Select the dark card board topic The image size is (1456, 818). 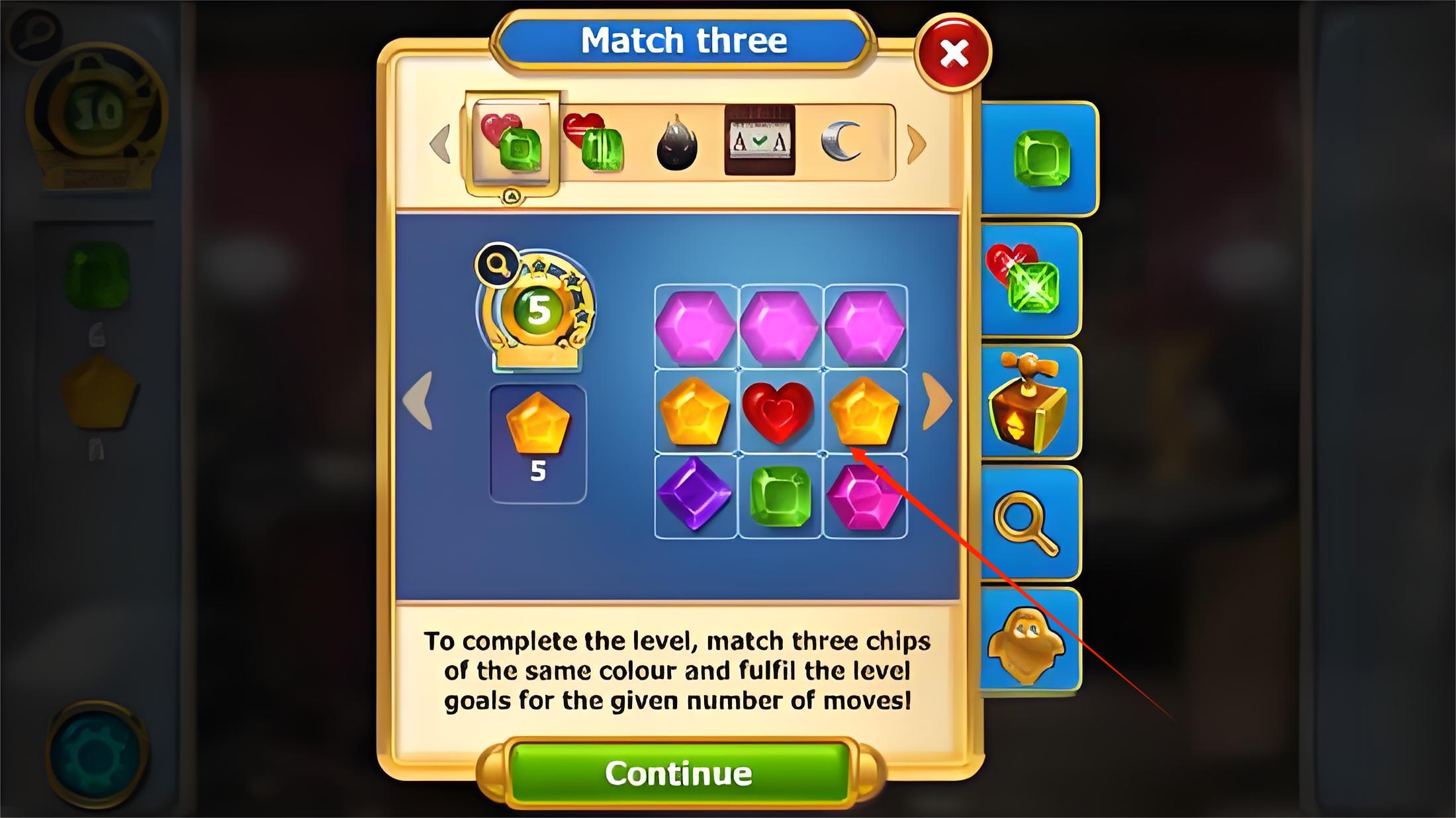tap(760, 140)
